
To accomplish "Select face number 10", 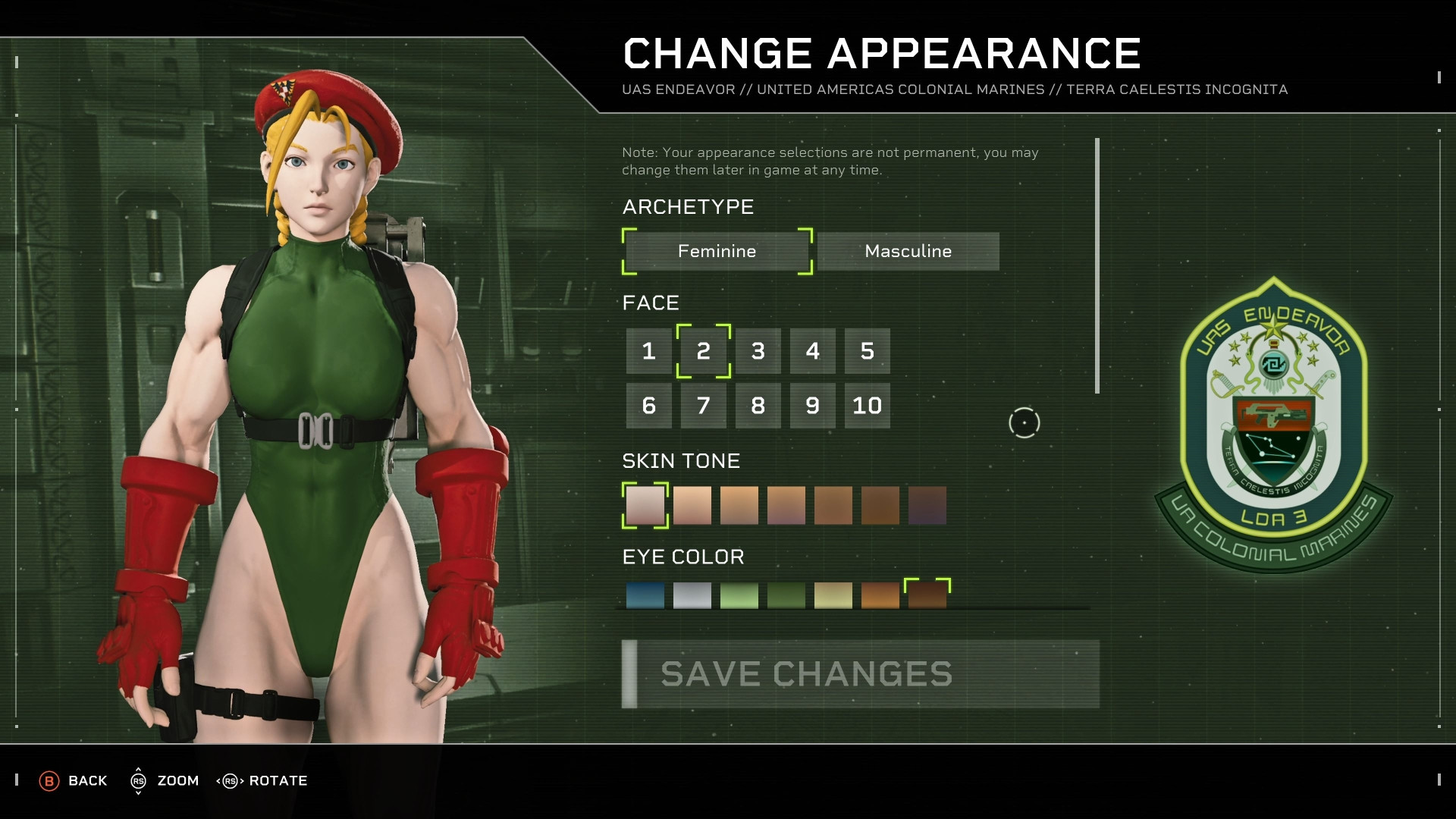I will (x=867, y=406).
